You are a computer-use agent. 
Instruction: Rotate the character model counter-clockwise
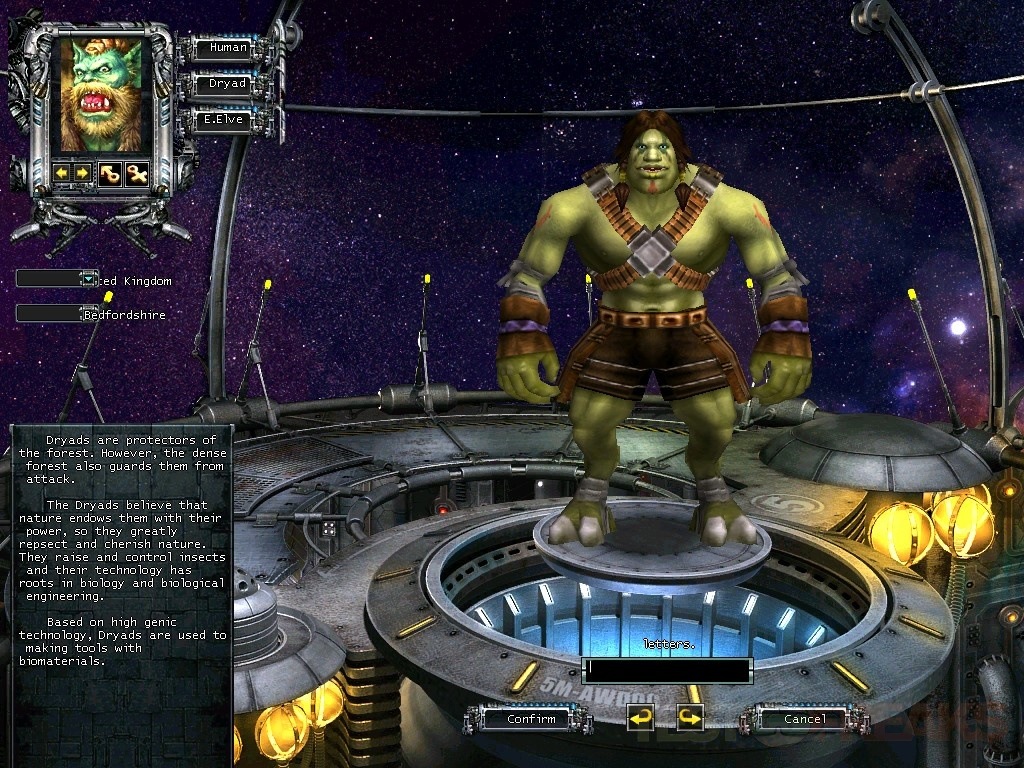(x=640, y=717)
